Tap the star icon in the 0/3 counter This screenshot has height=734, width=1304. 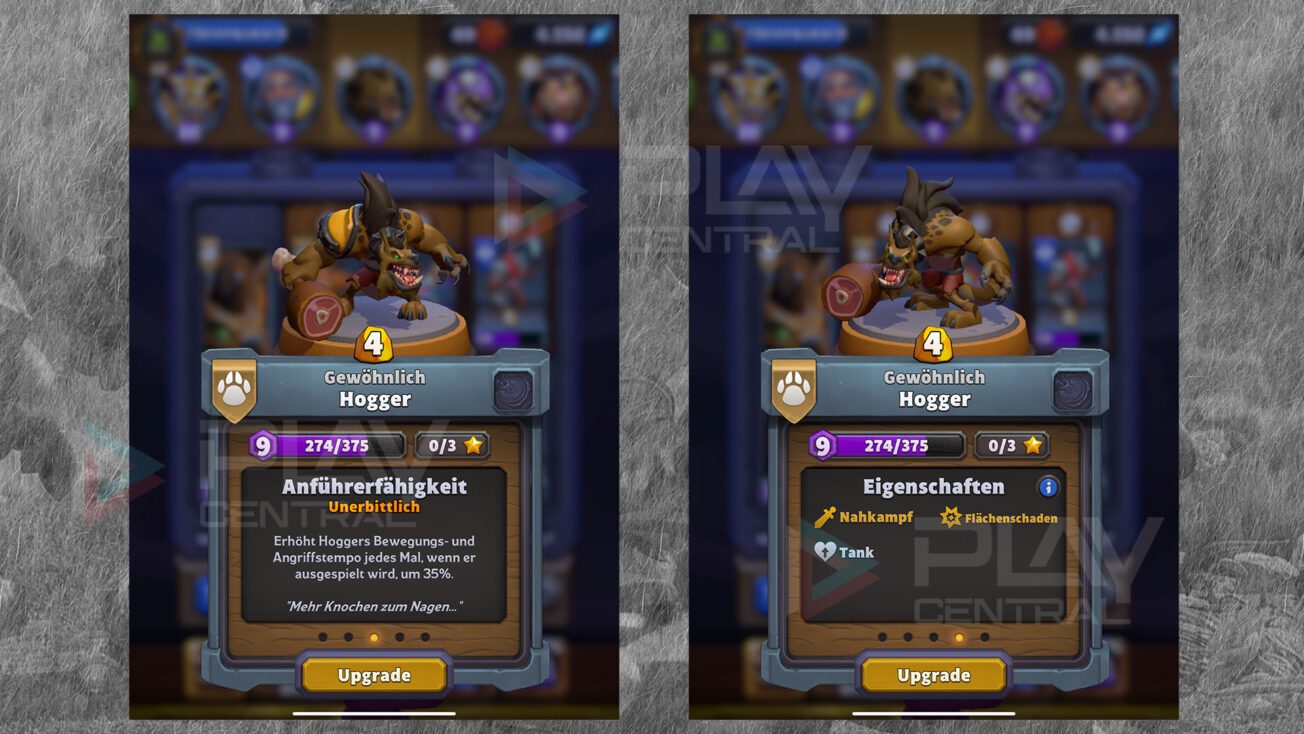(x=473, y=446)
